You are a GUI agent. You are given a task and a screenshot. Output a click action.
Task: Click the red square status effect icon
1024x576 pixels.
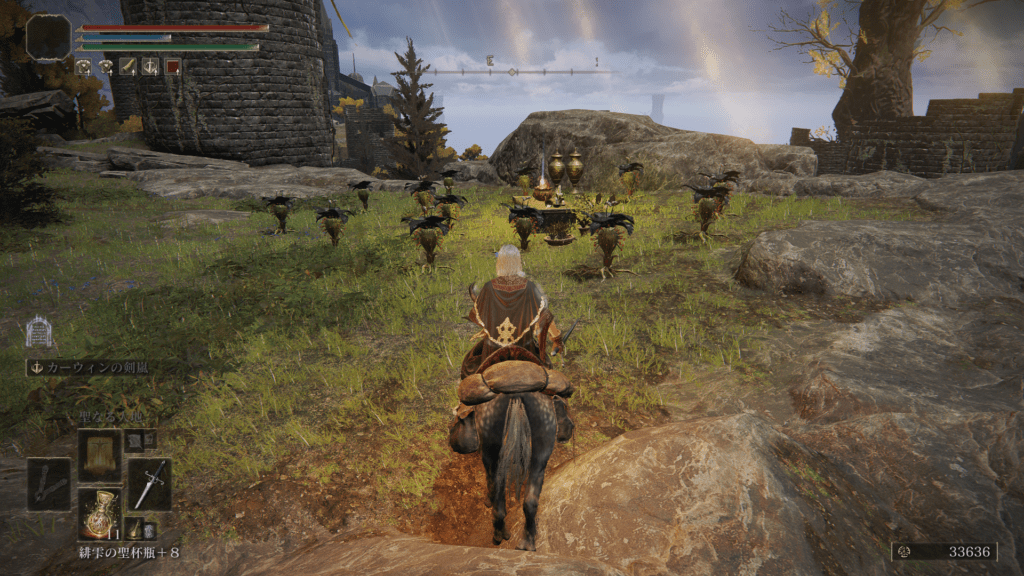click(173, 66)
